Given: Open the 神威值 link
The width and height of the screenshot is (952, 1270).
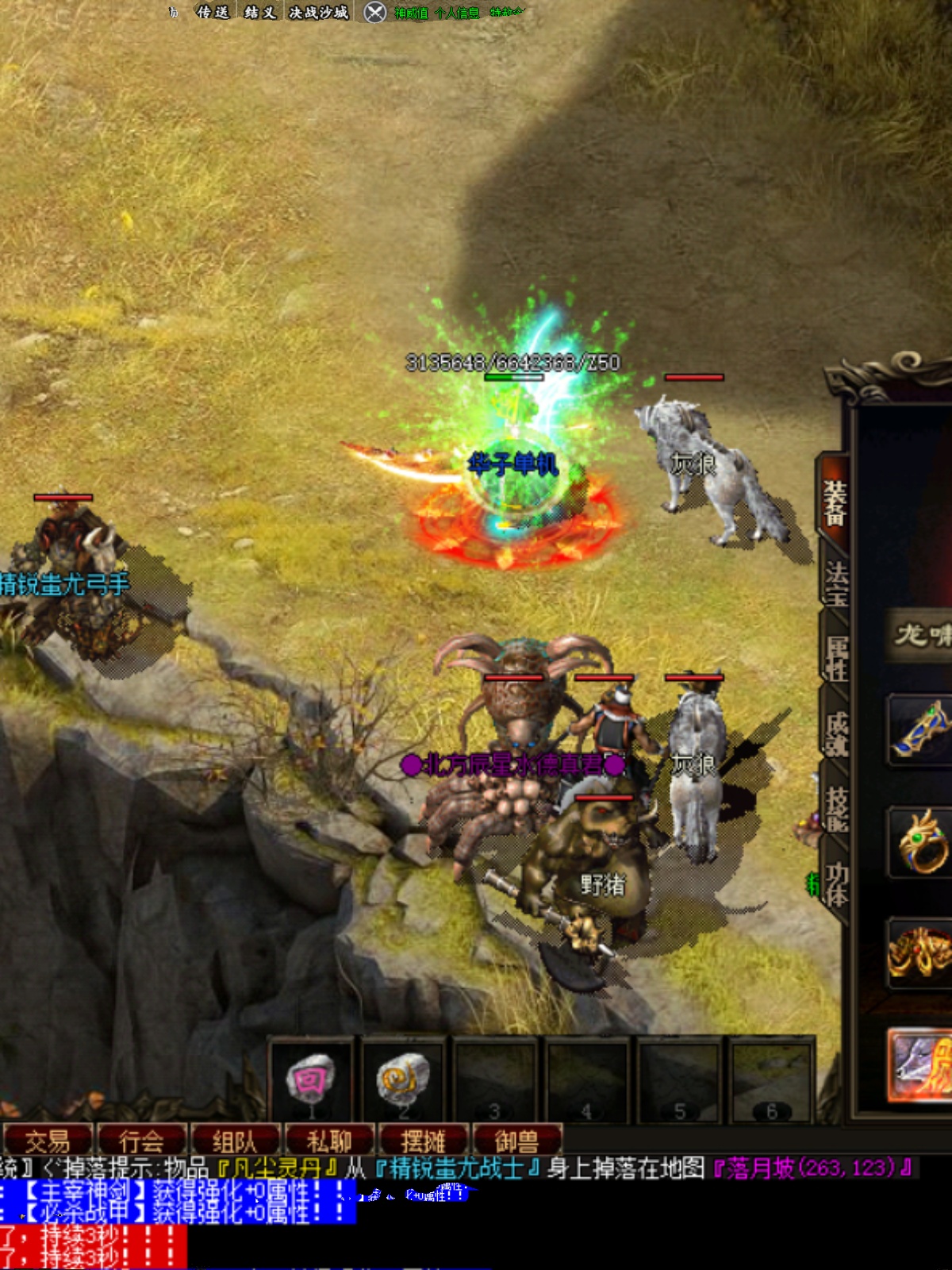Looking at the screenshot, I should (x=411, y=13).
